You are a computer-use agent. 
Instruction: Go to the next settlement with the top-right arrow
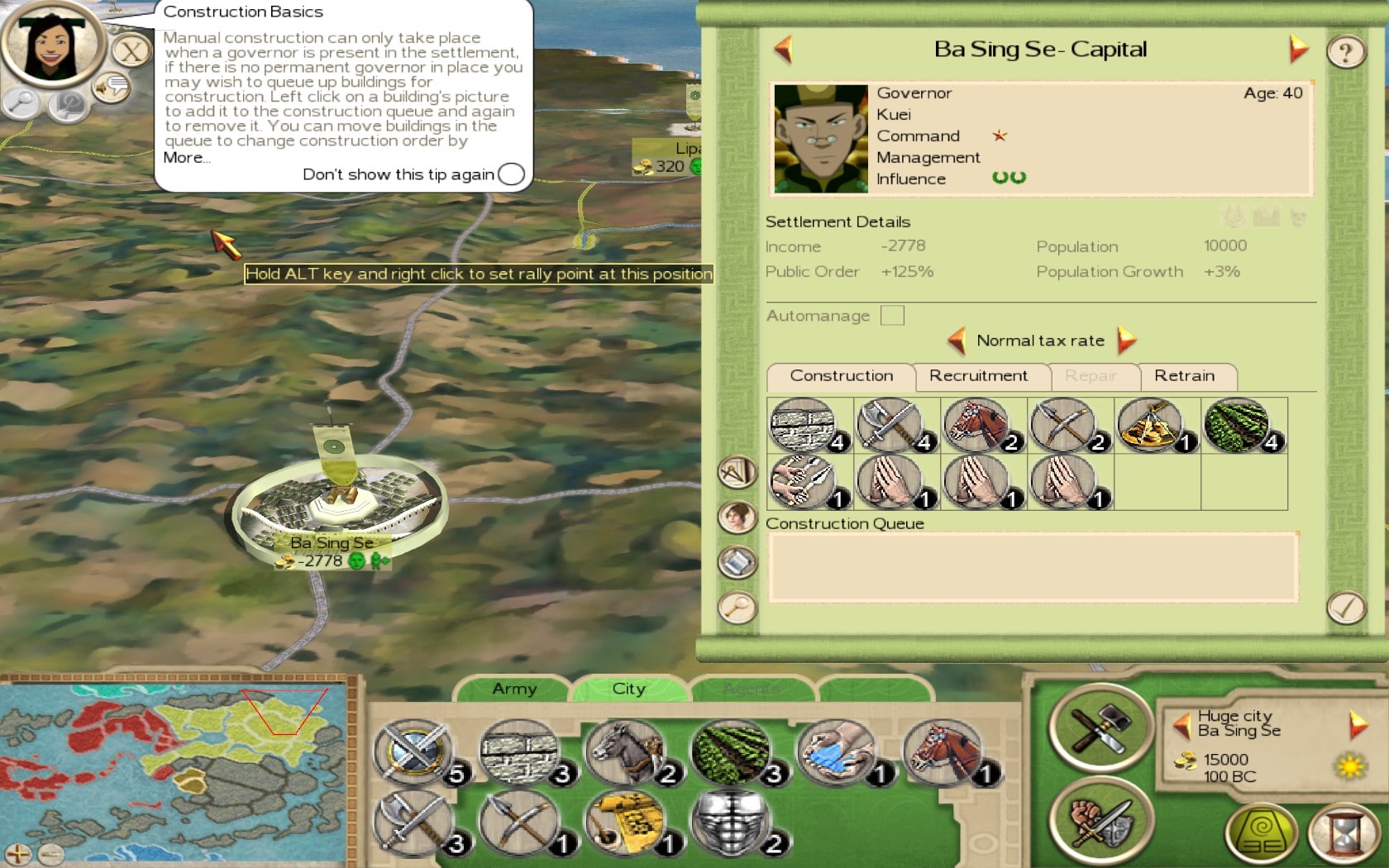pyautogui.click(x=1298, y=49)
